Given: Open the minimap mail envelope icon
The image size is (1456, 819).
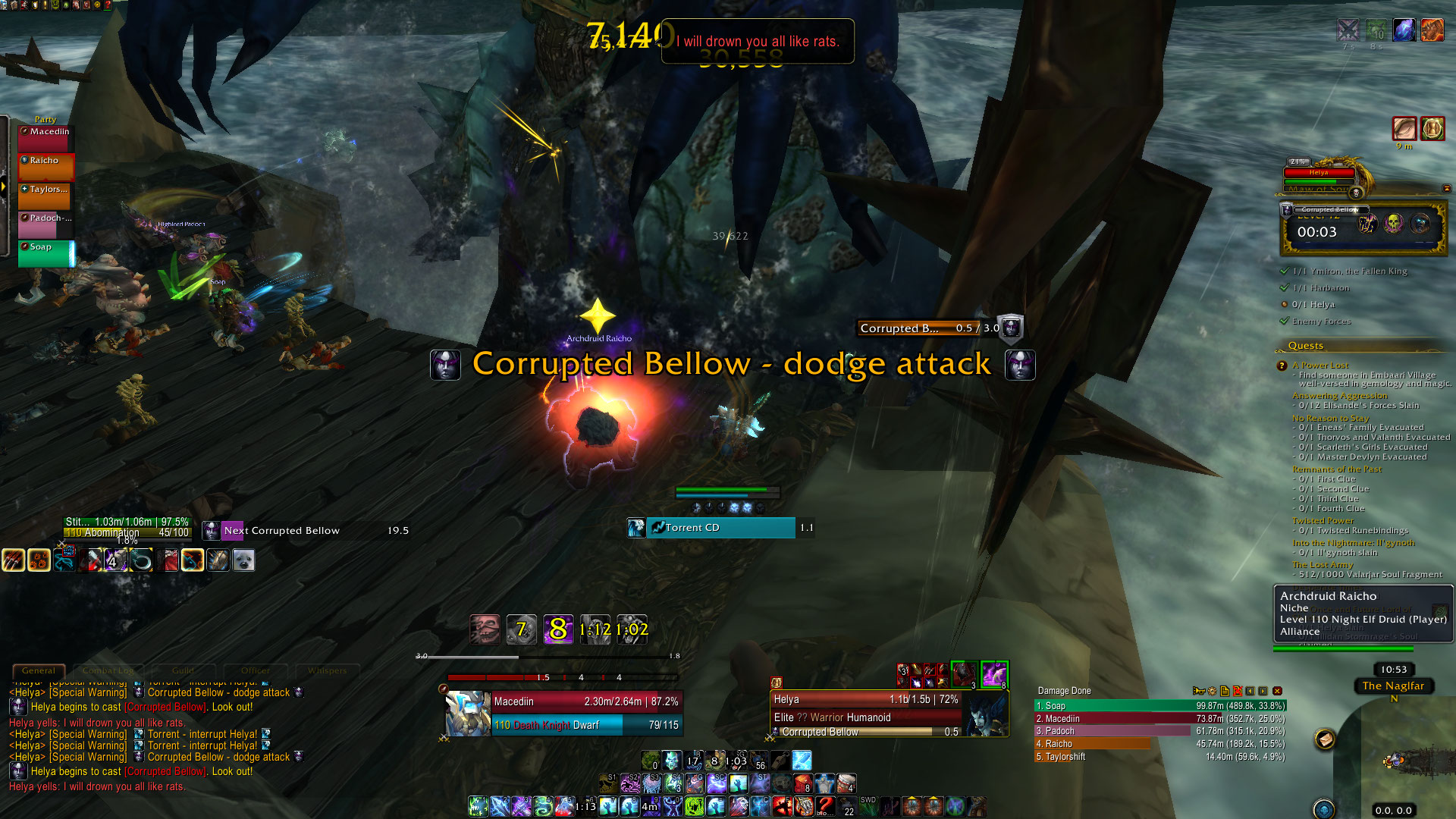Looking at the screenshot, I should tap(1325, 739).
